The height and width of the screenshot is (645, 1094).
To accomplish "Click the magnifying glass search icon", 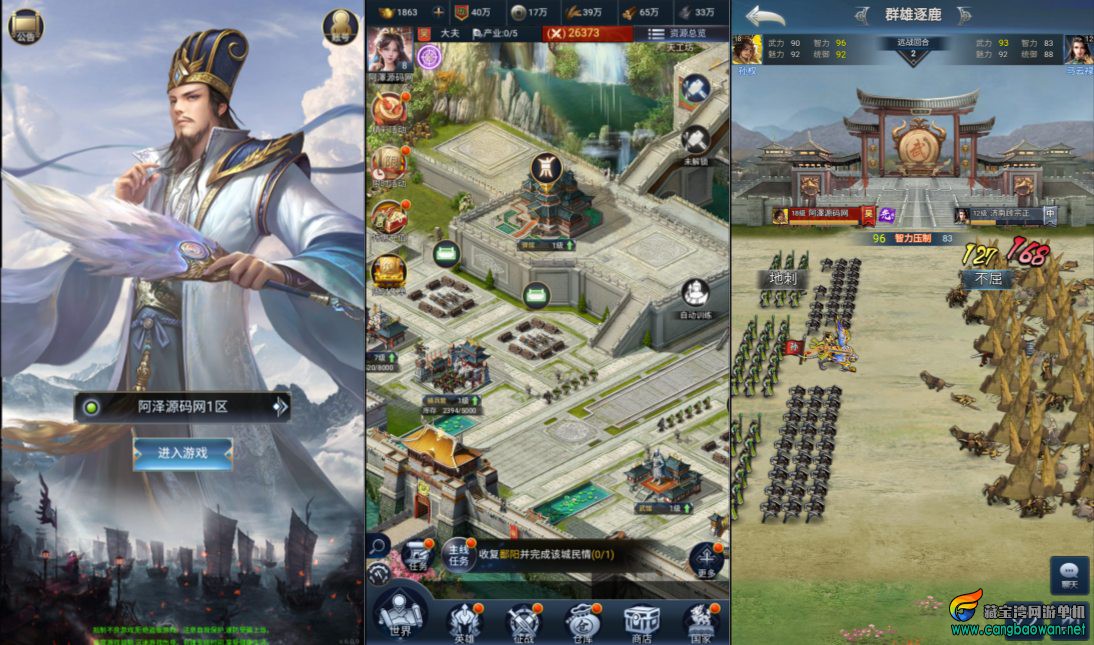I will pos(379,545).
